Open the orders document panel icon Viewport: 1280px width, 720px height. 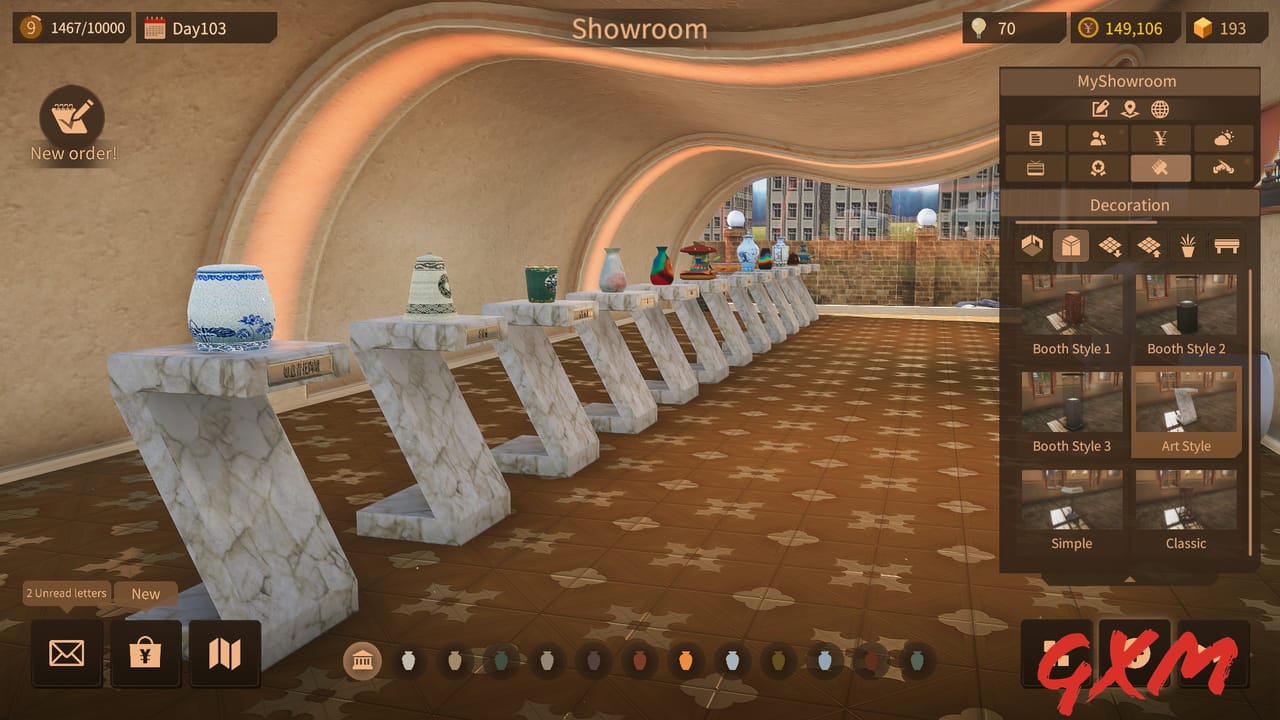(x=1034, y=138)
